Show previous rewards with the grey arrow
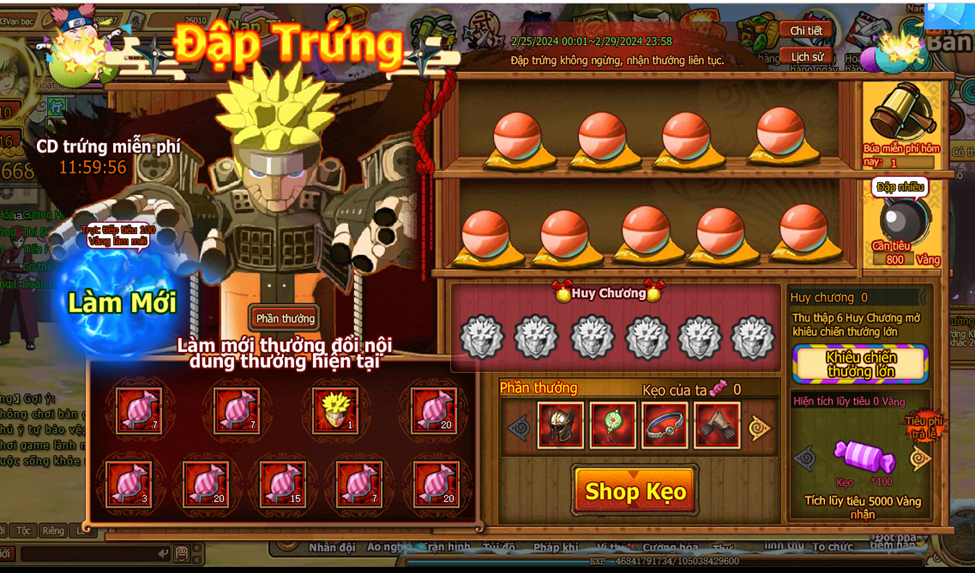Viewport: 975px width, 573px height. tap(518, 428)
